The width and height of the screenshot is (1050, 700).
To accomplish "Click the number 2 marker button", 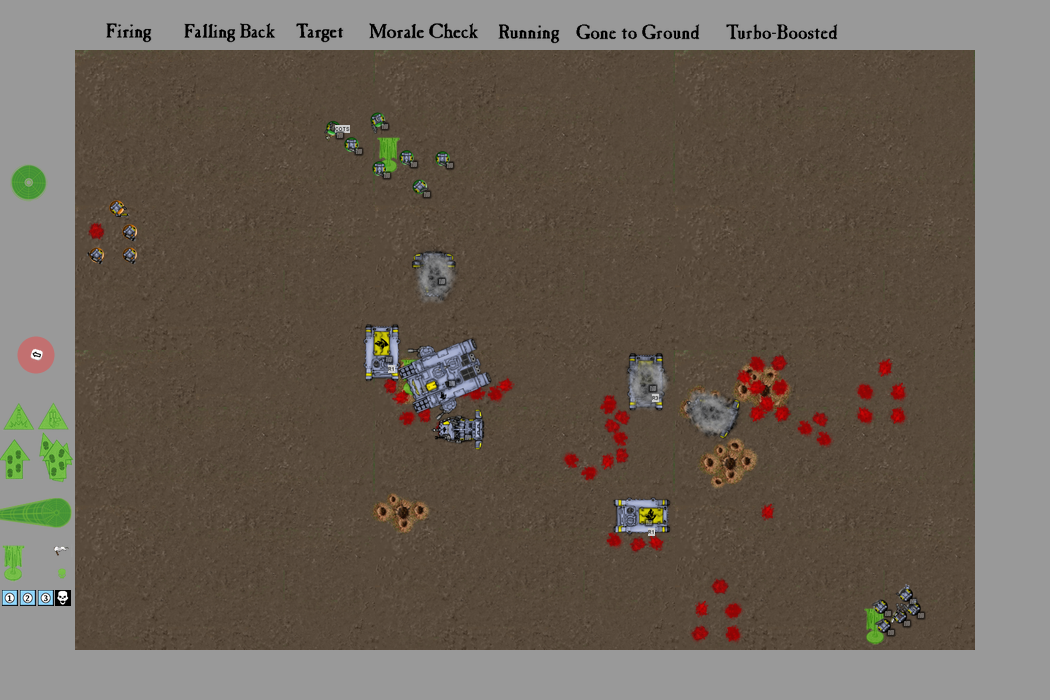I will [x=28, y=598].
